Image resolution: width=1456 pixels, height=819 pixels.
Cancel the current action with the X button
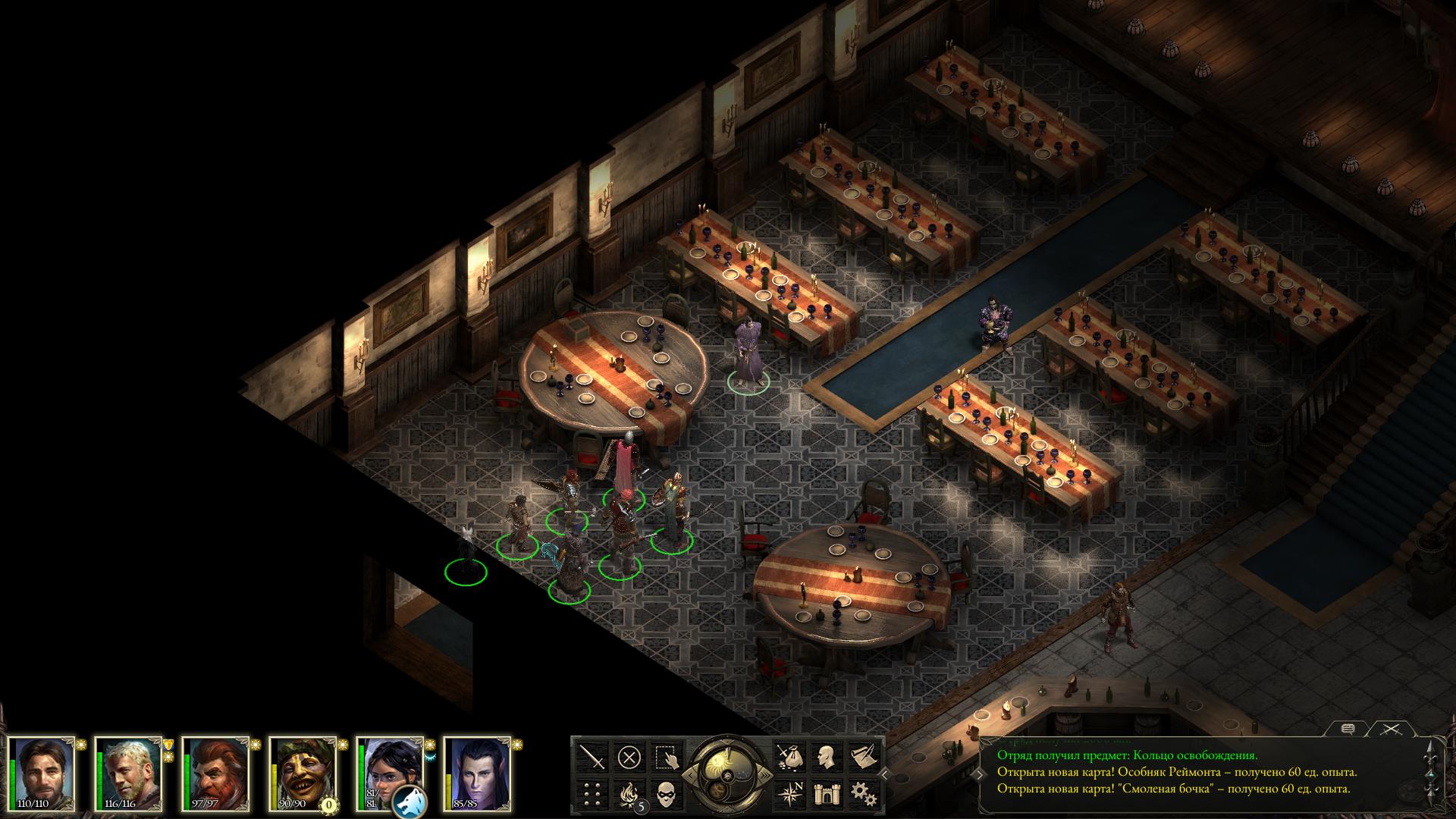629,757
